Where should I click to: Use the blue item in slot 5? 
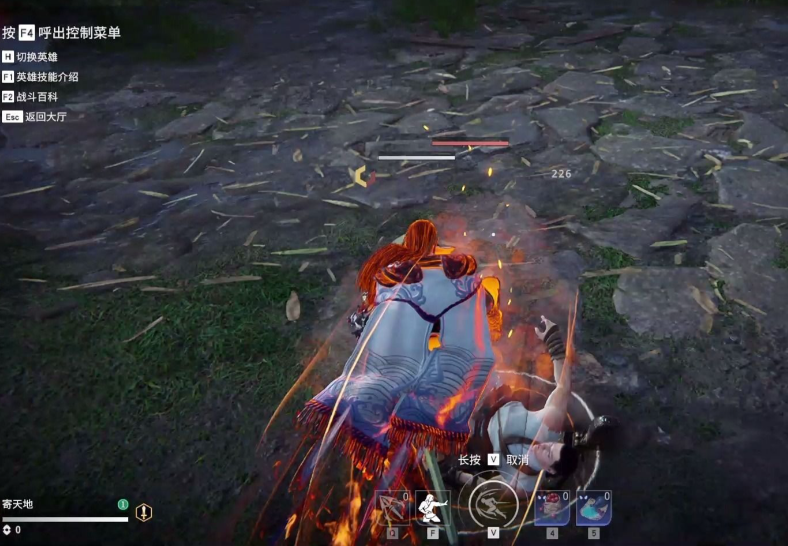coord(593,508)
